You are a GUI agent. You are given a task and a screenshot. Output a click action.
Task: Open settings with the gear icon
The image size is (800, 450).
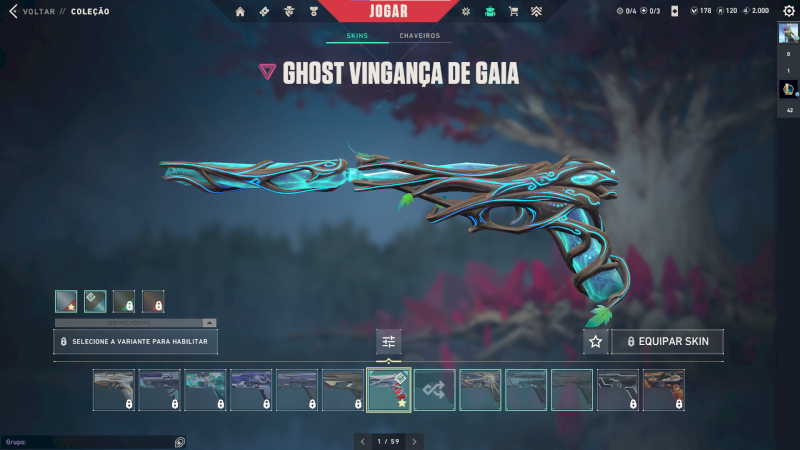pyautogui.click(x=789, y=11)
